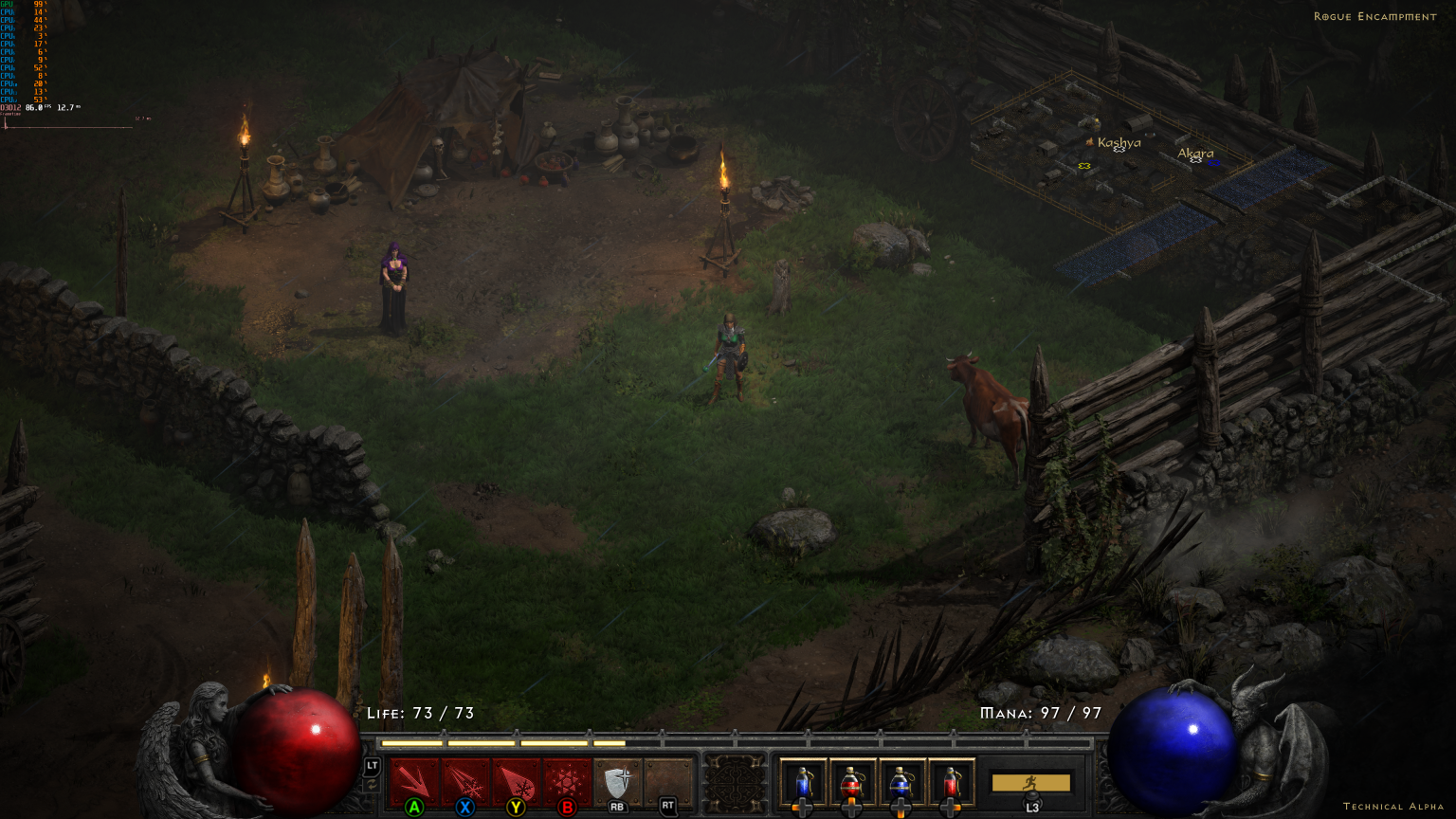Select the Magic Arrow skill bound to A
Screen dimensions: 1456x819
[412, 779]
